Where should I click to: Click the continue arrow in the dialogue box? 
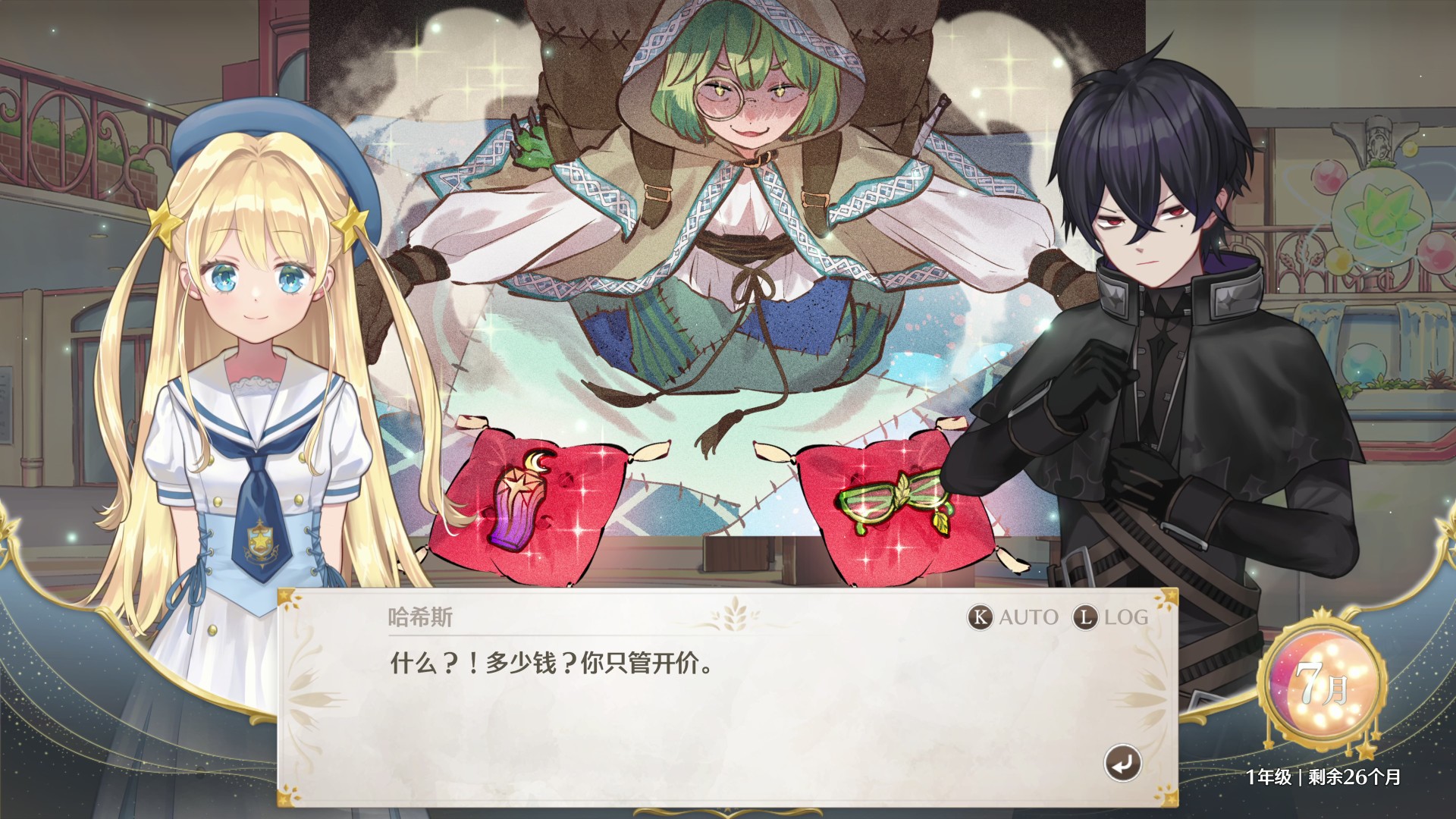point(1125,762)
